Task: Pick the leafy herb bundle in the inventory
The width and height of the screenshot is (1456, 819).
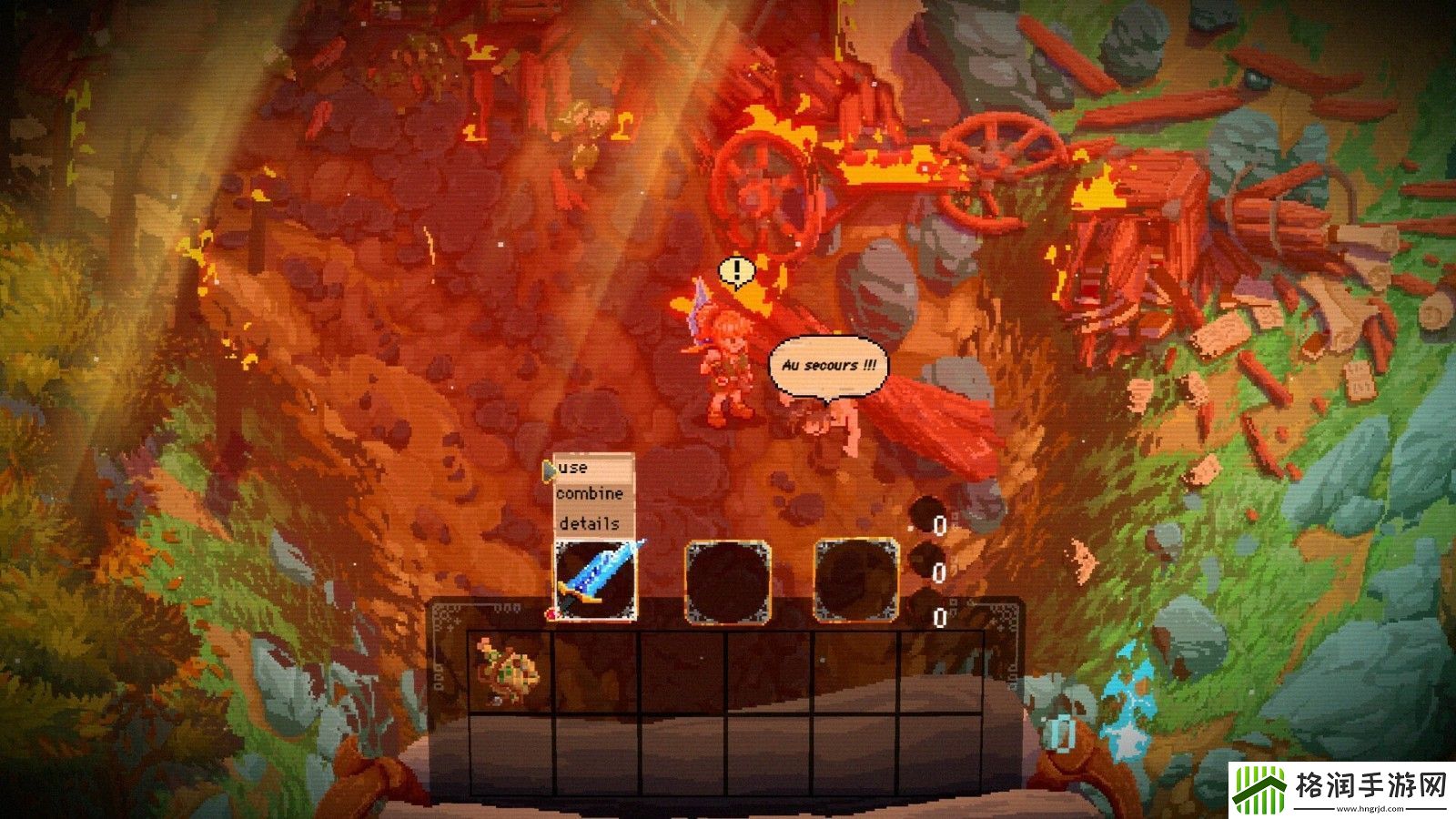Action: [509, 672]
